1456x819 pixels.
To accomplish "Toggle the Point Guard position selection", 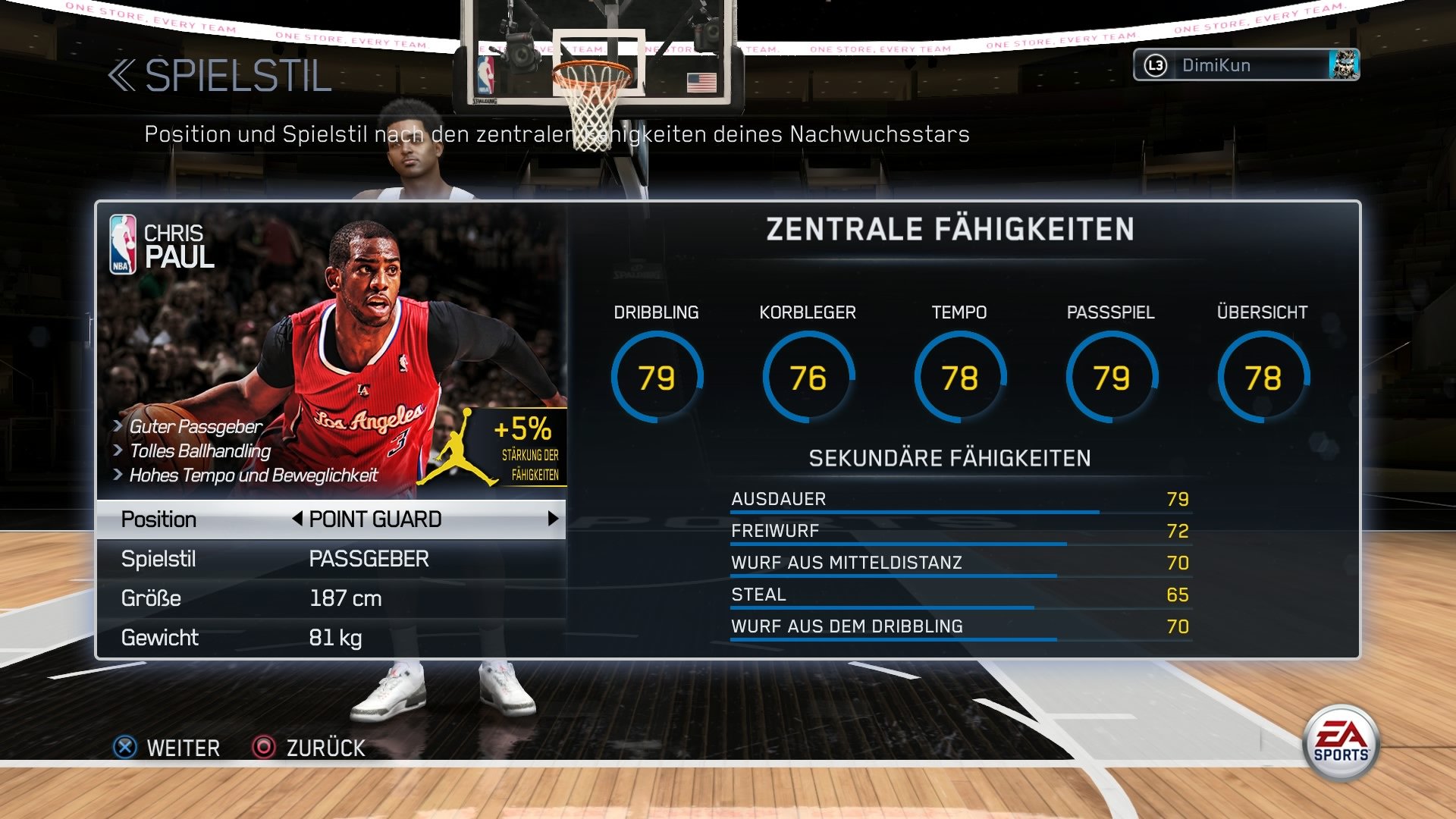I will (x=375, y=519).
